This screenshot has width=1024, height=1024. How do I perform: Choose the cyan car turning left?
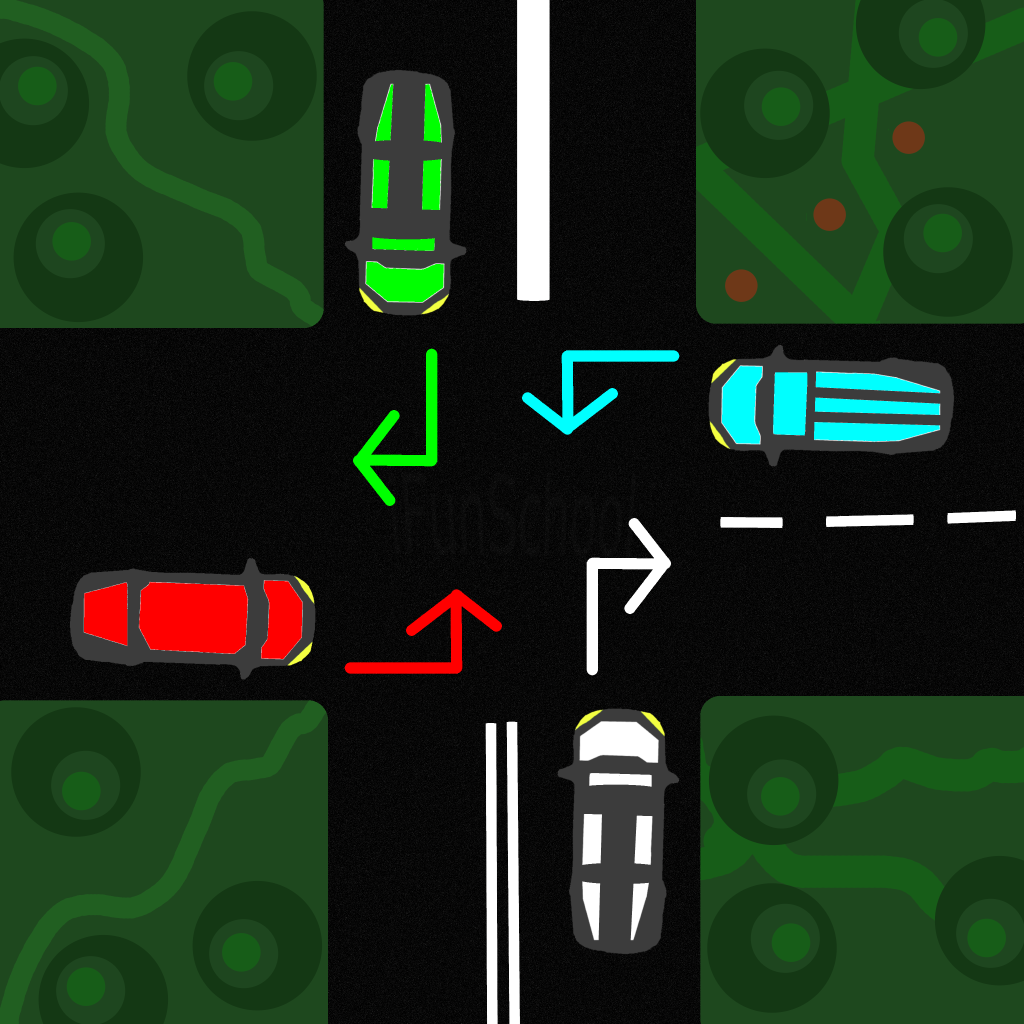click(x=829, y=406)
